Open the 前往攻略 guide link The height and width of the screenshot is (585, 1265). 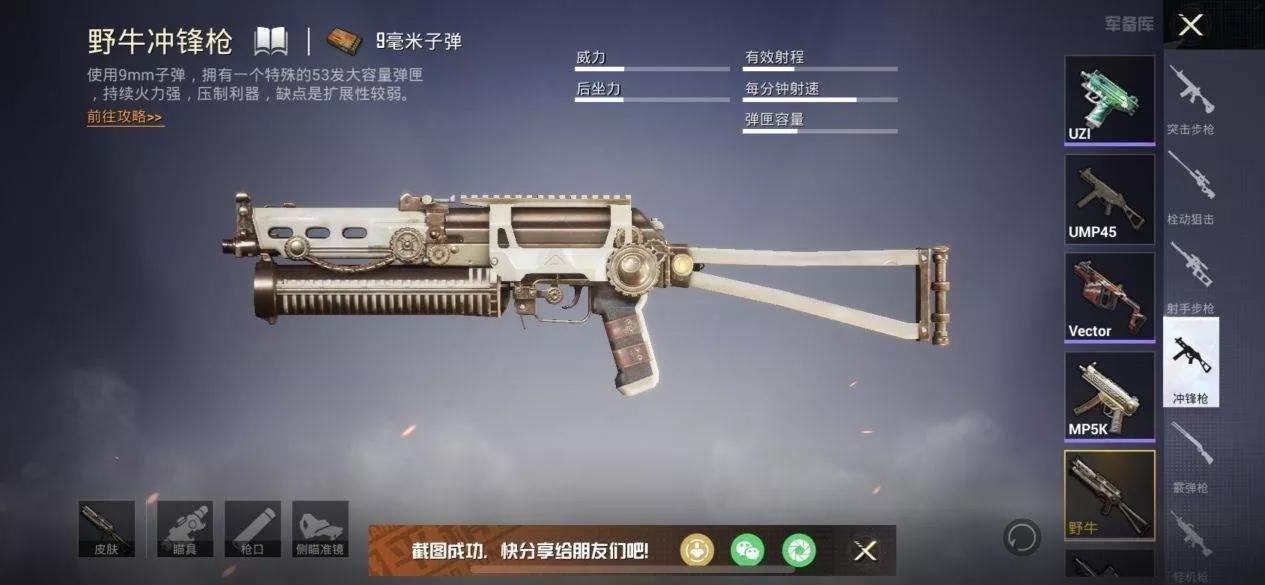pyautogui.click(x=125, y=117)
